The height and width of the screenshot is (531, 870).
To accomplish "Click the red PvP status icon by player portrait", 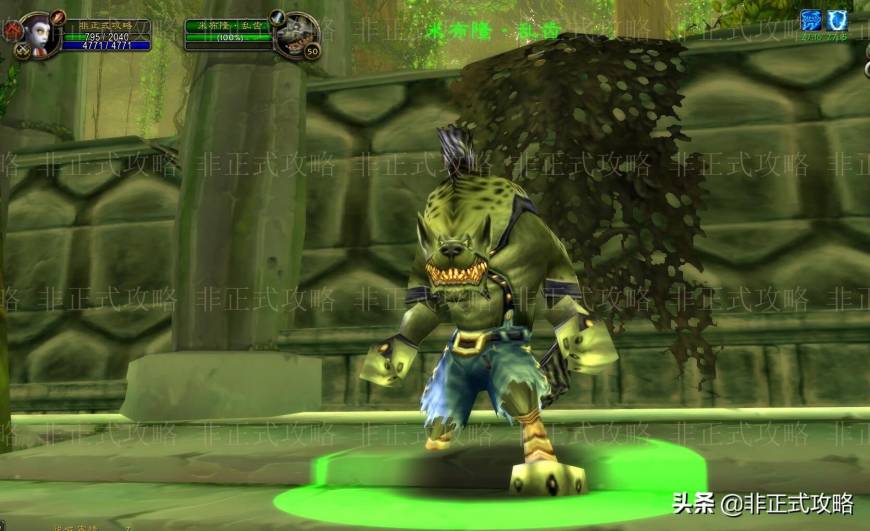I will tap(12, 30).
